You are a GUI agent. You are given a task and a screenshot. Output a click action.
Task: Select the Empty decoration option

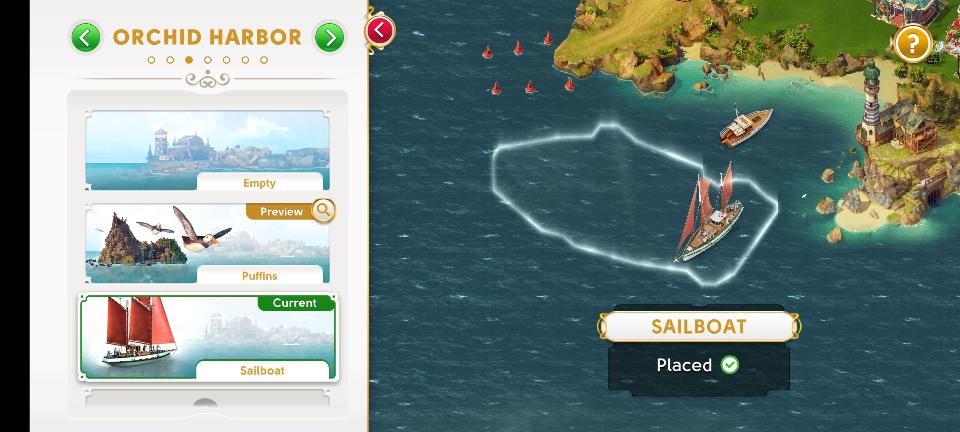(x=207, y=151)
